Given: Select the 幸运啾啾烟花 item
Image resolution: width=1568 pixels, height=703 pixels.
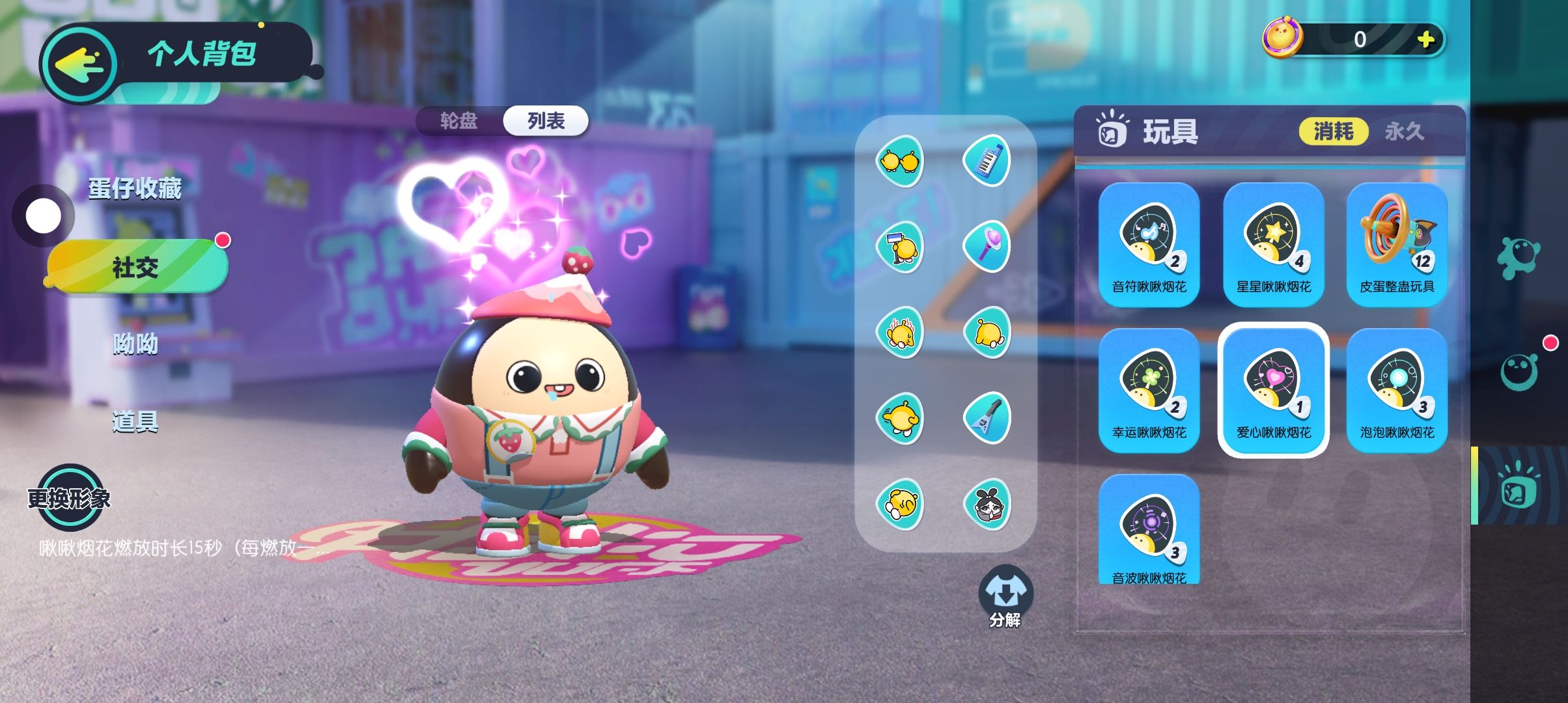Looking at the screenshot, I should point(1149,391).
